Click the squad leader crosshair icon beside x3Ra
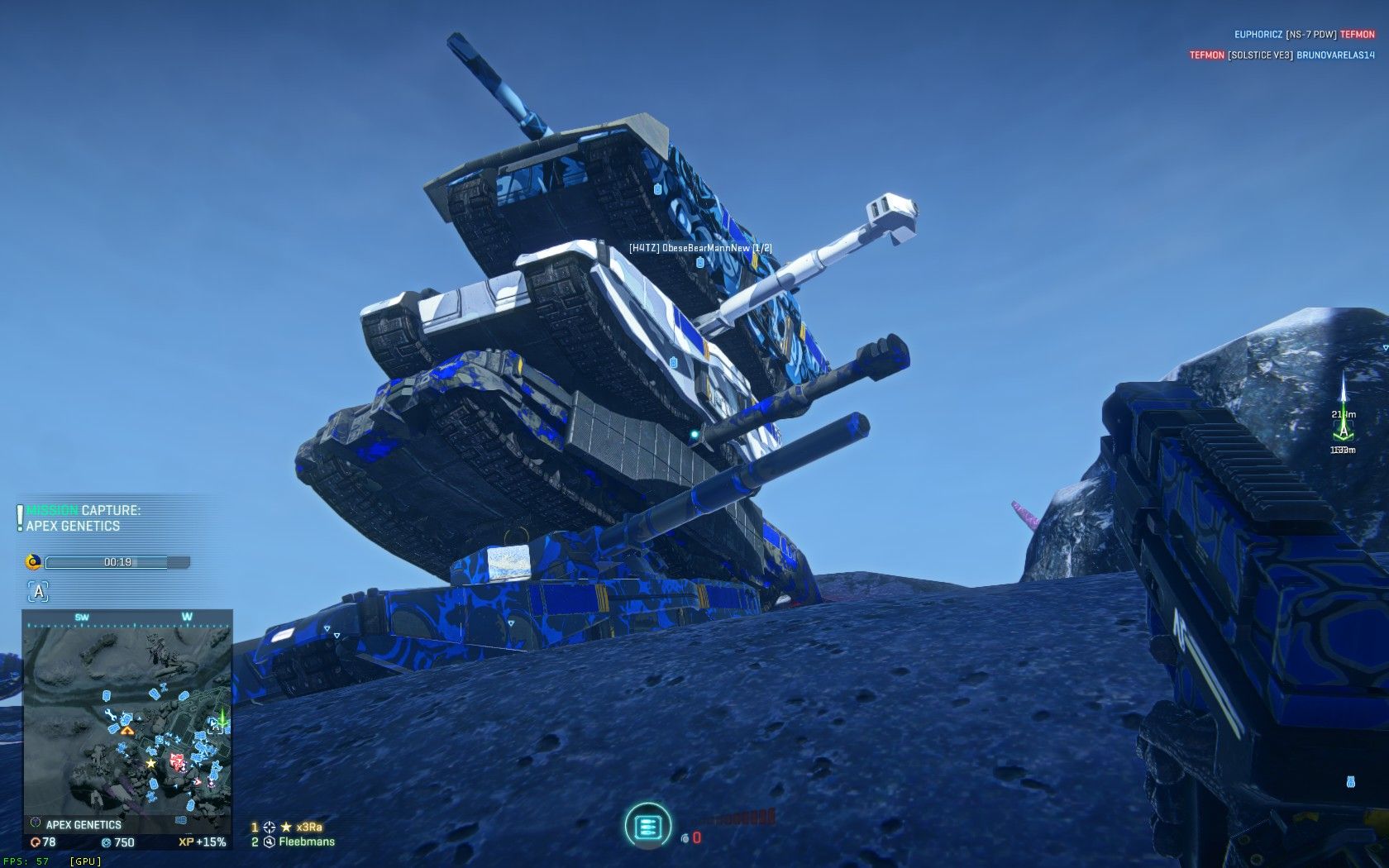This screenshot has height=868, width=1389. (x=267, y=827)
